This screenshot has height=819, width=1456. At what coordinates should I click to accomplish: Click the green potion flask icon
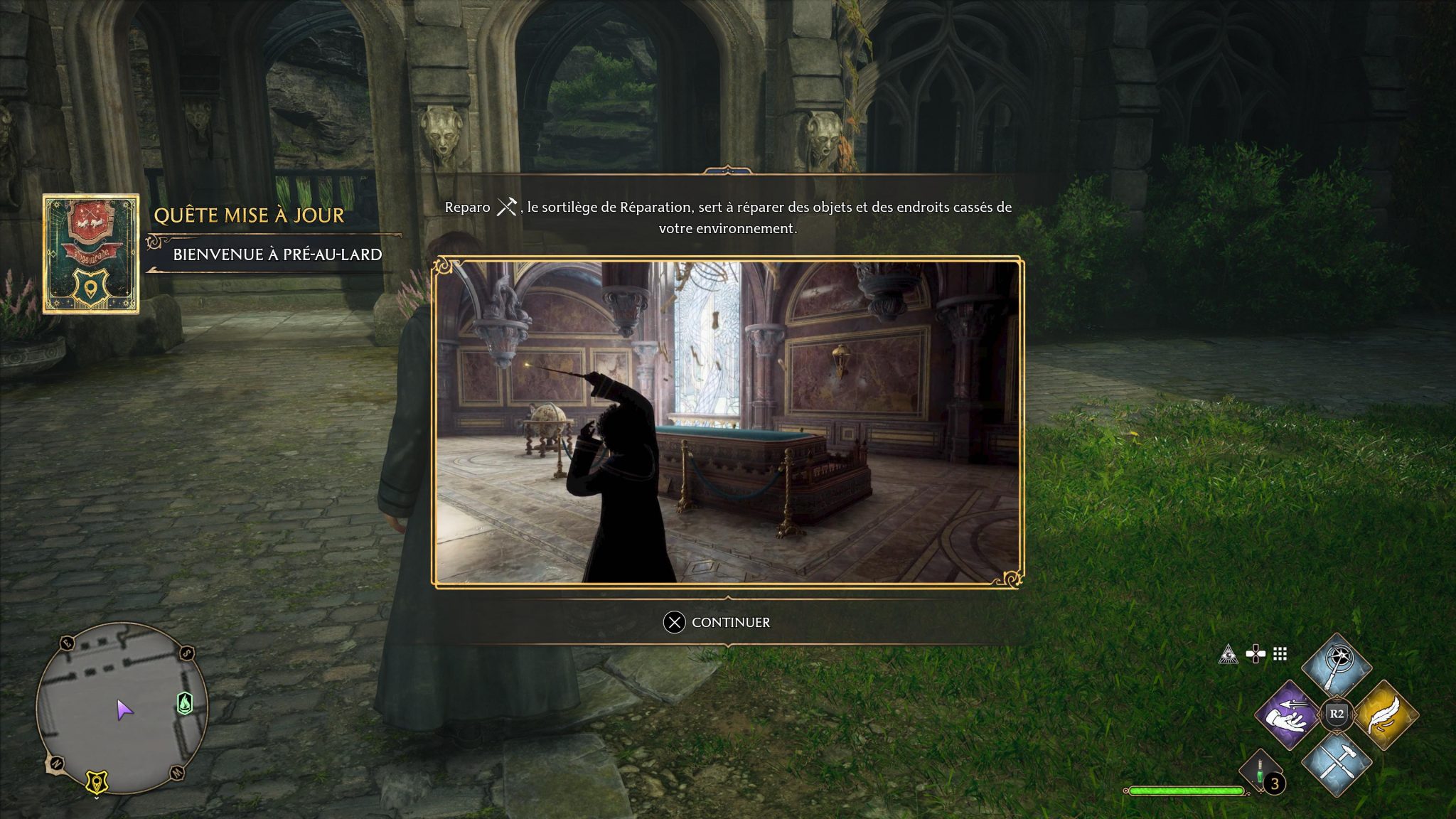1259,771
